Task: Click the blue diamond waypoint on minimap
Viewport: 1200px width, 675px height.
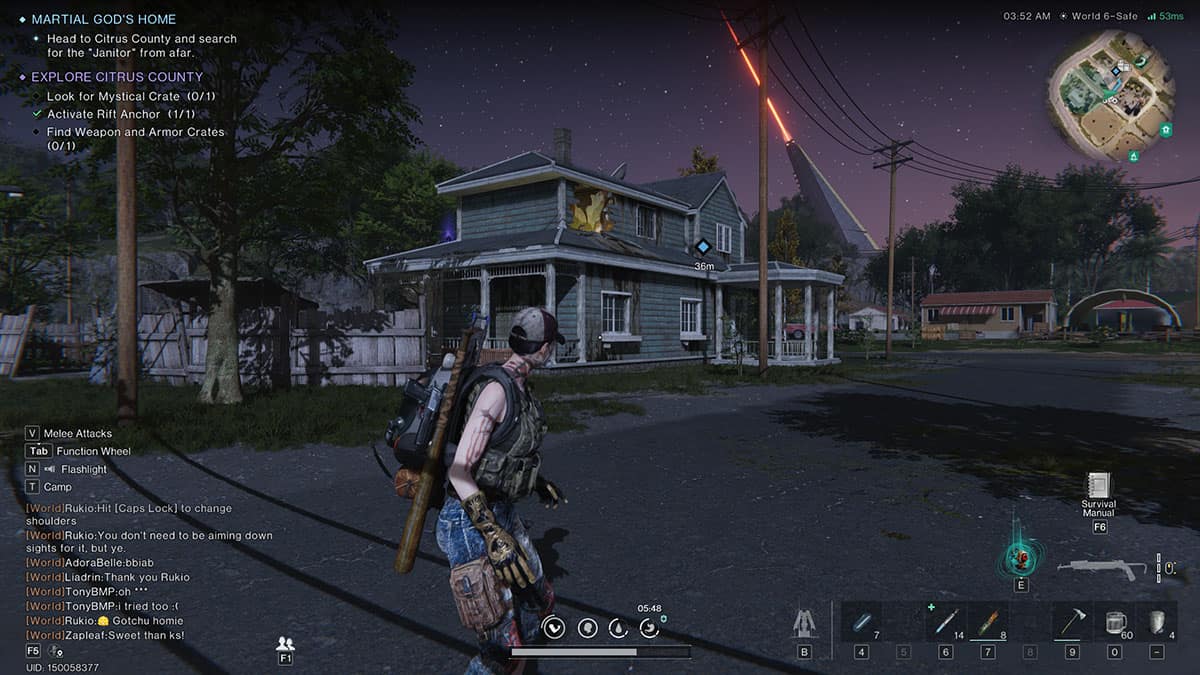Action: (x=1115, y=71)
